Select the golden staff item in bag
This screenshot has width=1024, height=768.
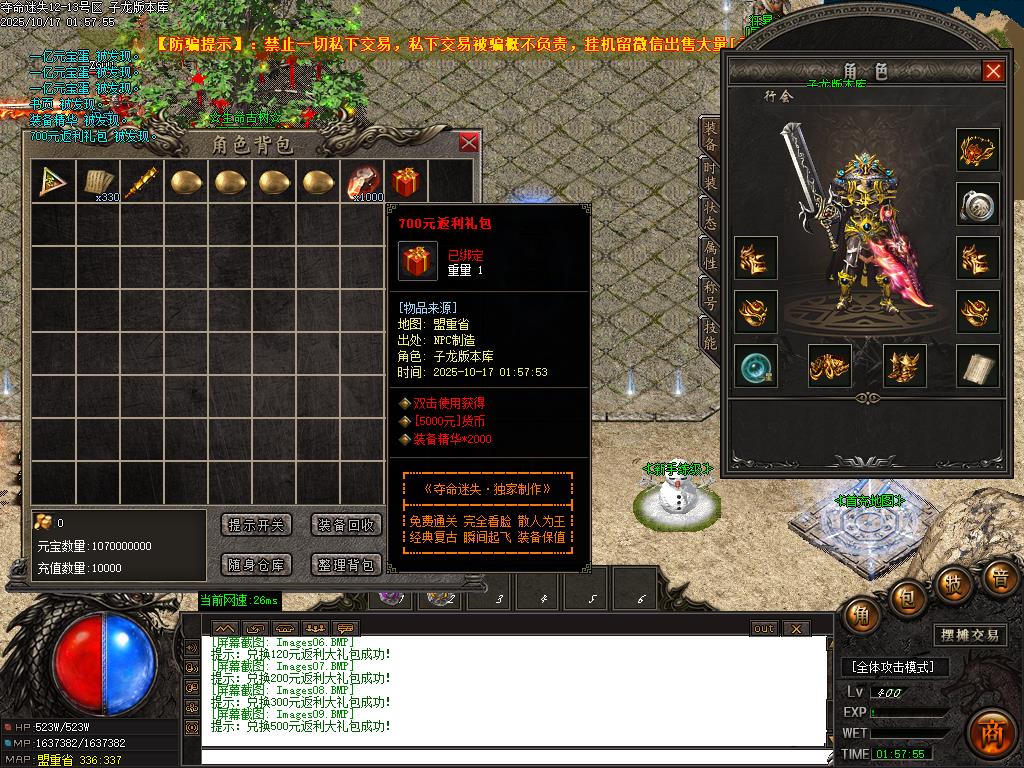[141, 182]
